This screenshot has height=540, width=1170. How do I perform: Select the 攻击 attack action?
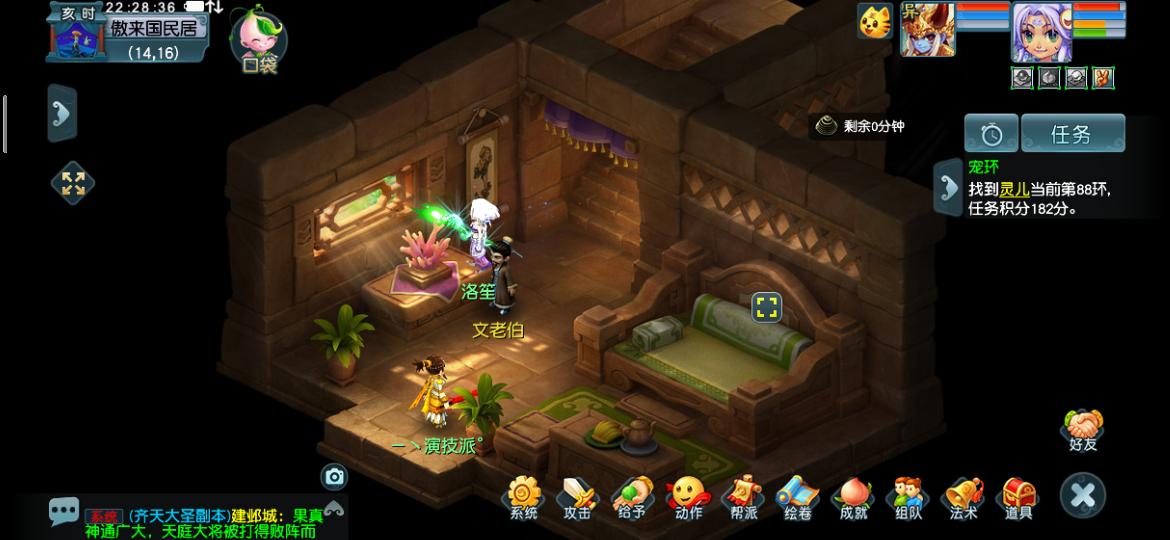click(577, 496)
